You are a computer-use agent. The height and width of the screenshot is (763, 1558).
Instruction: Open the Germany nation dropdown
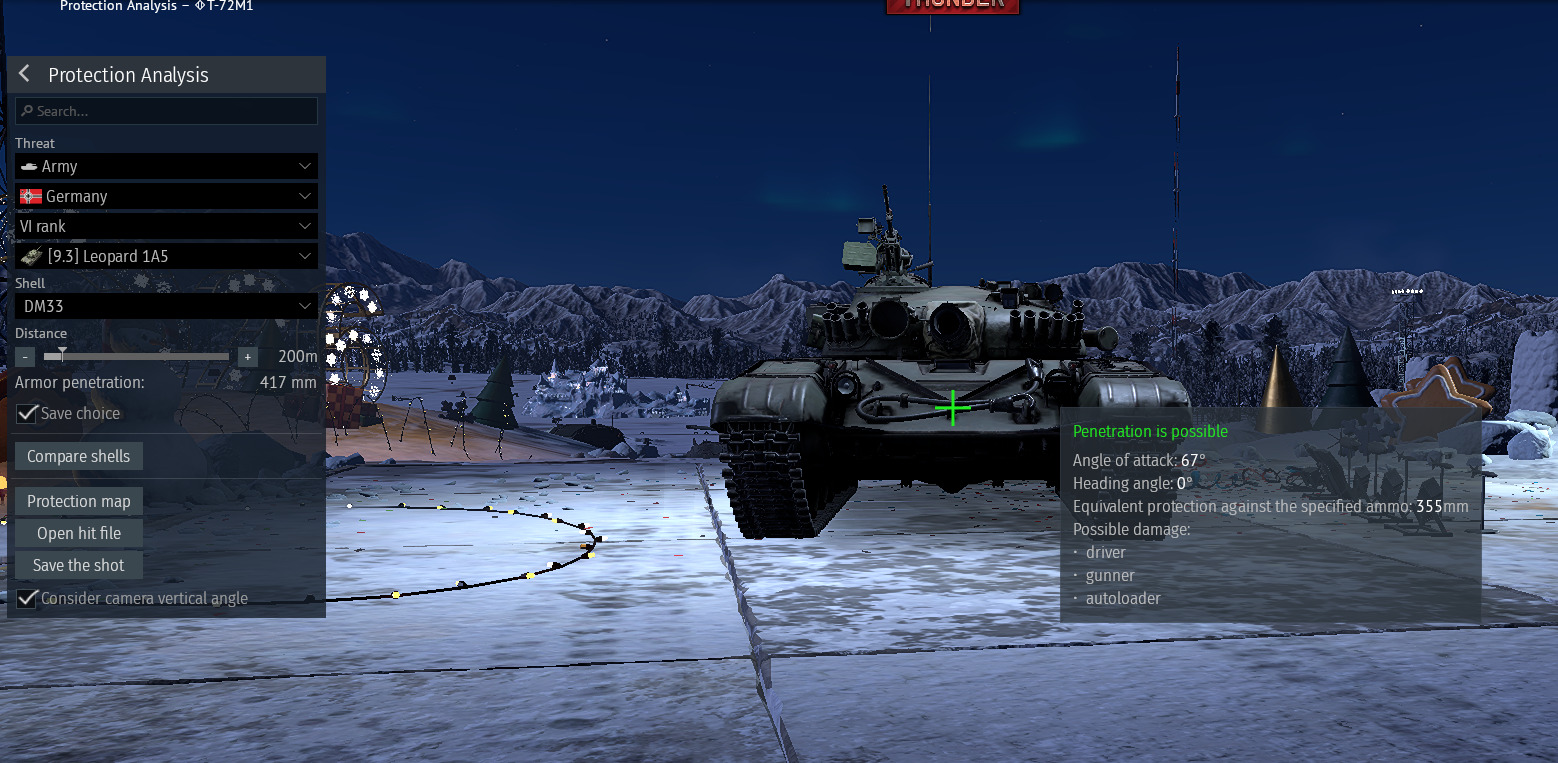167,196
